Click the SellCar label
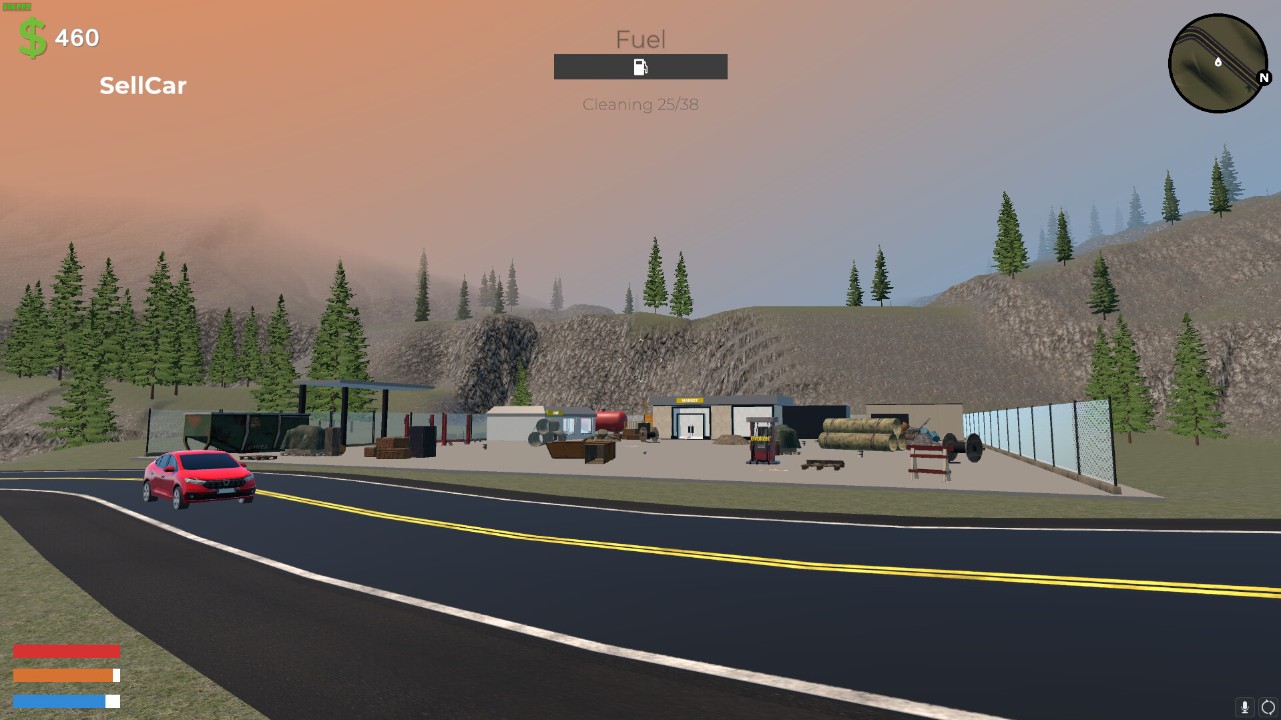The width and height of the screenshot is (1281, 720). pos(142,86)
